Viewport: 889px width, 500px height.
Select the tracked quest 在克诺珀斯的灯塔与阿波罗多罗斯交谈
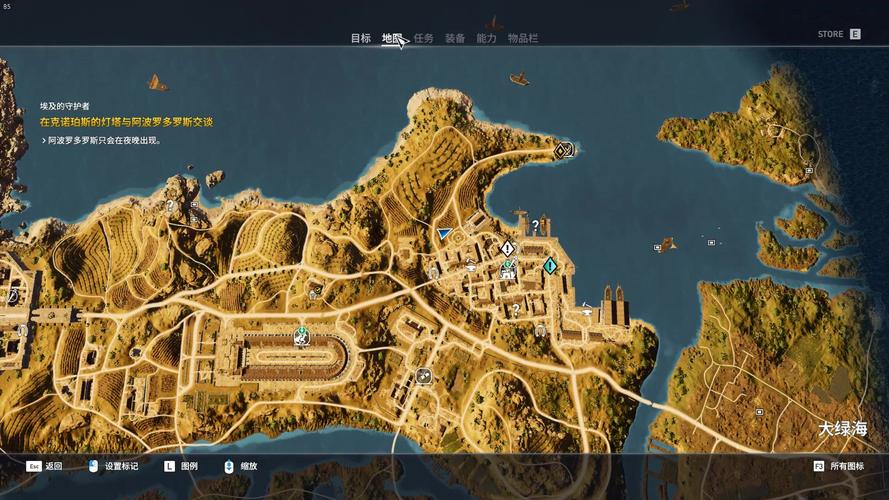point(126,121)
